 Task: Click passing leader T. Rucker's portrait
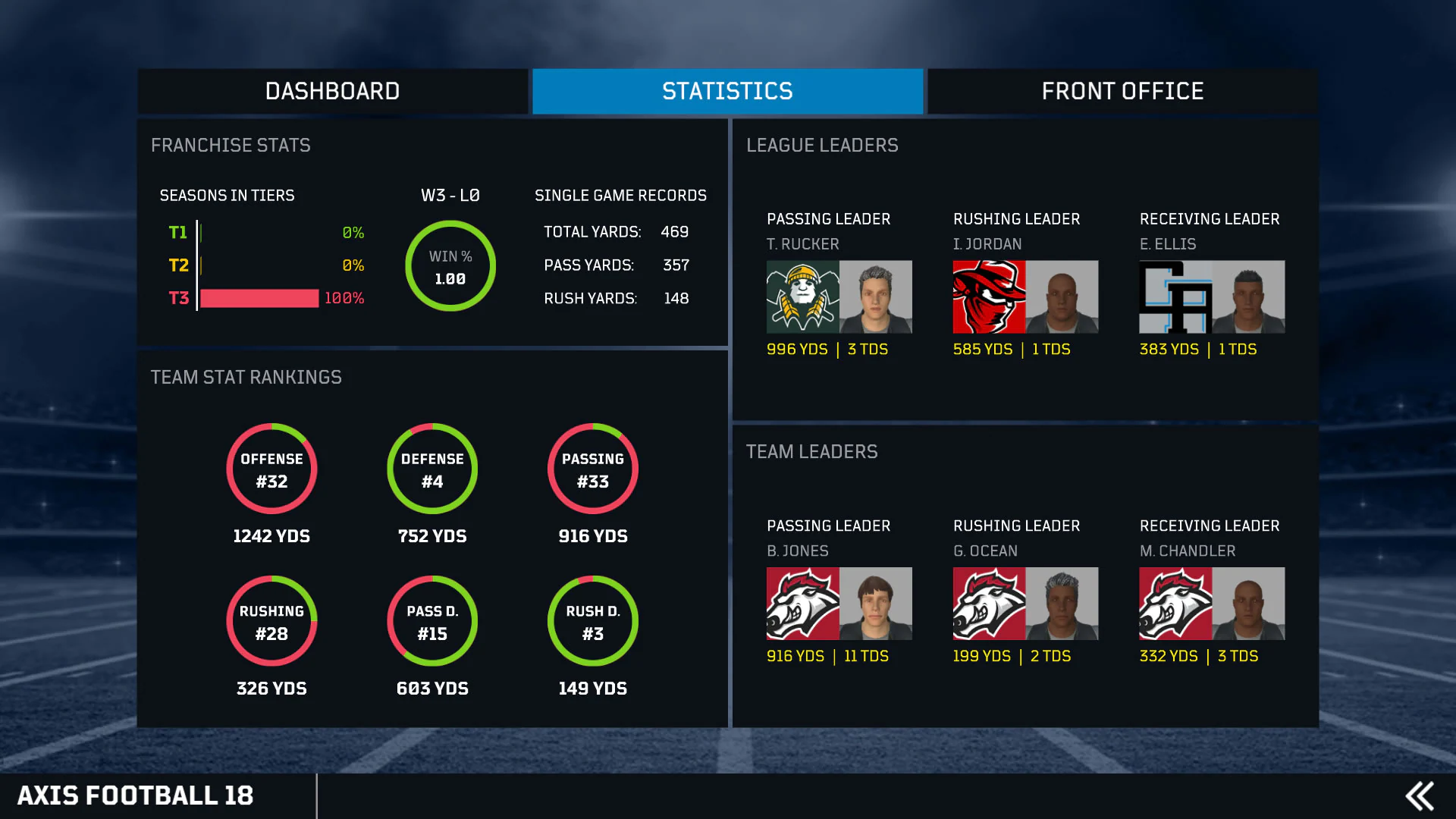pos(876,297)
